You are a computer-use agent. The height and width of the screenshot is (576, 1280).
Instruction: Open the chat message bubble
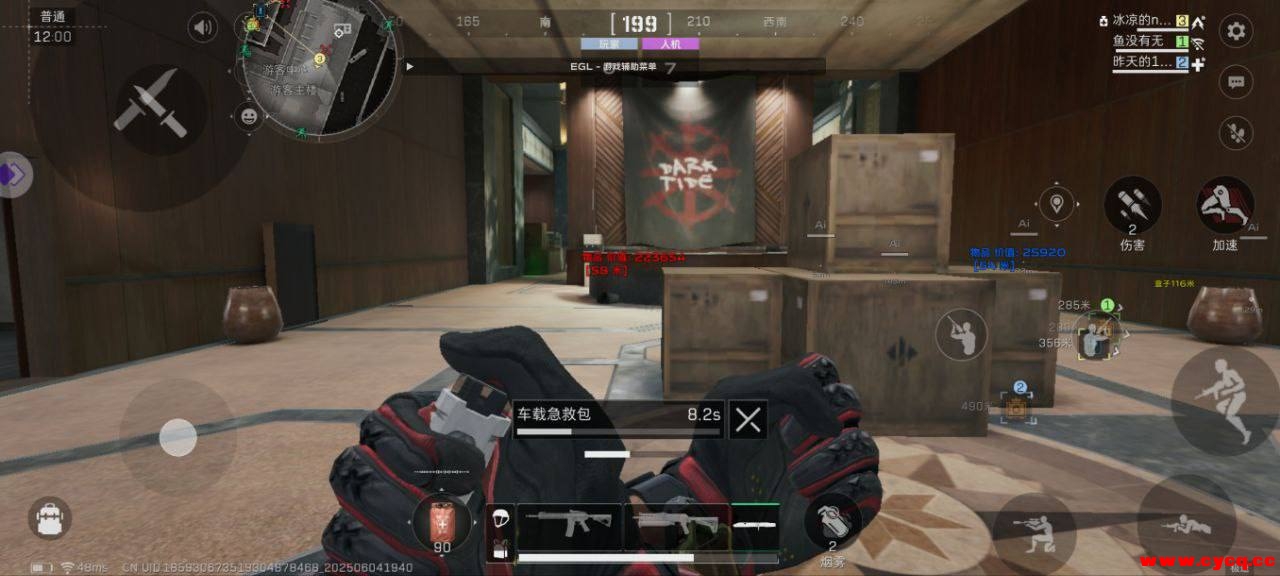tap(1236, 82)
